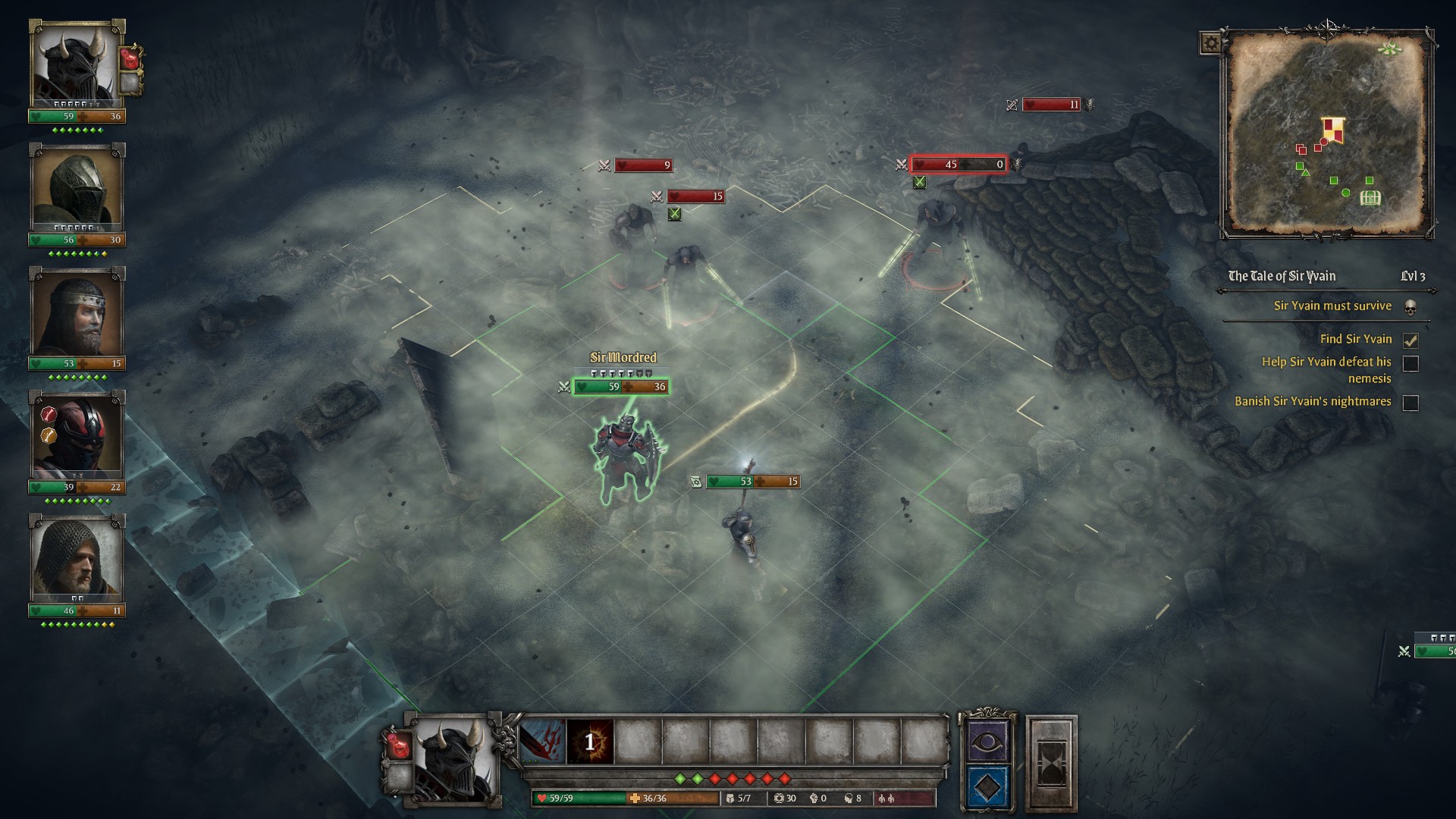Screen dimensions: 1456x819
Task: Click the green crossed-axes marker on minimap
Action: [1389, 49]
